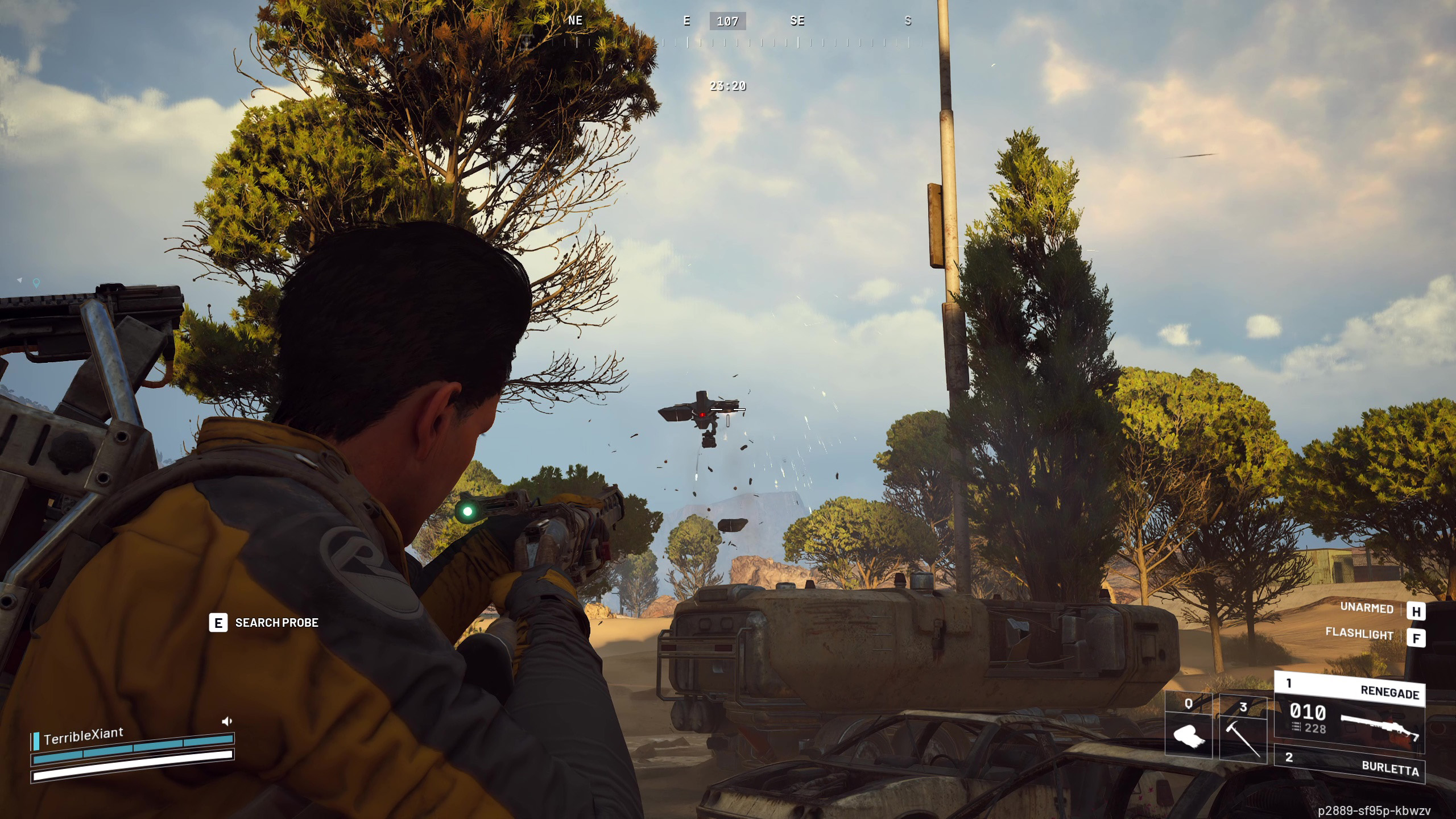Click the voice speaker icon near TerribleXiant

pos(227,722)
